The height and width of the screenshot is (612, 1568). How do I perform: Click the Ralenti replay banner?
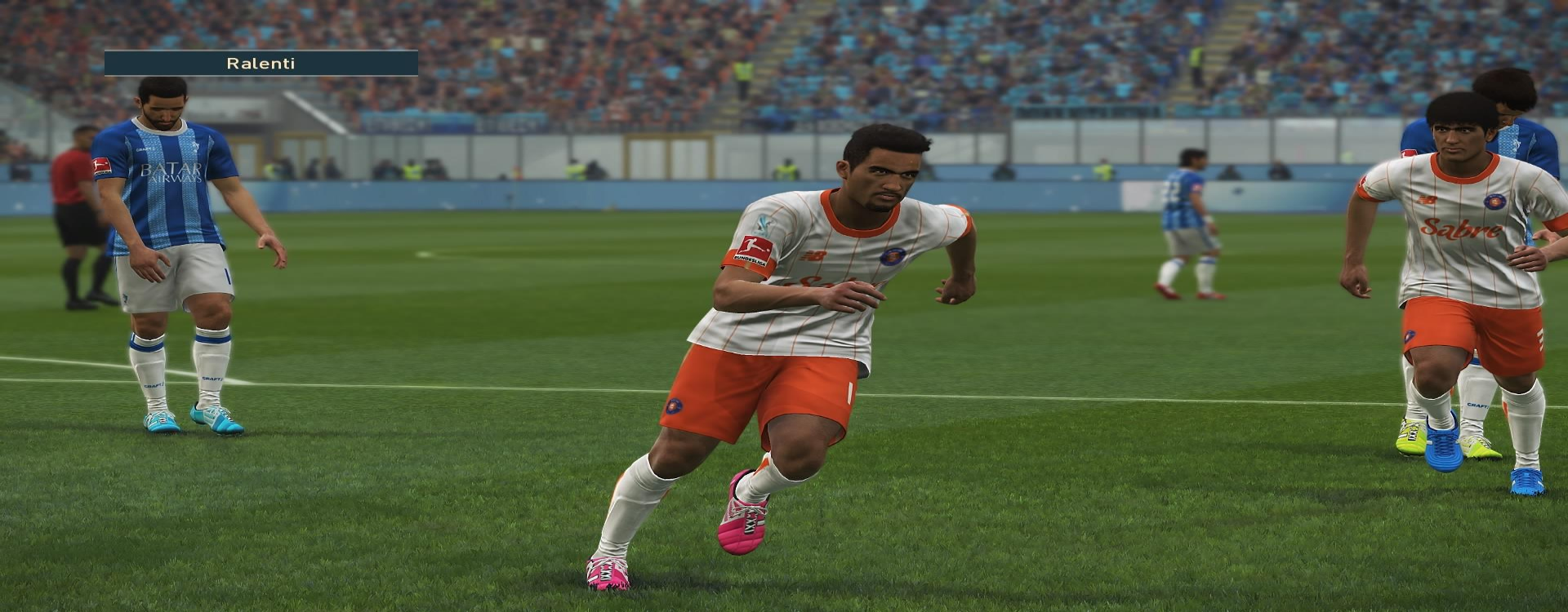tap(261, 63)
